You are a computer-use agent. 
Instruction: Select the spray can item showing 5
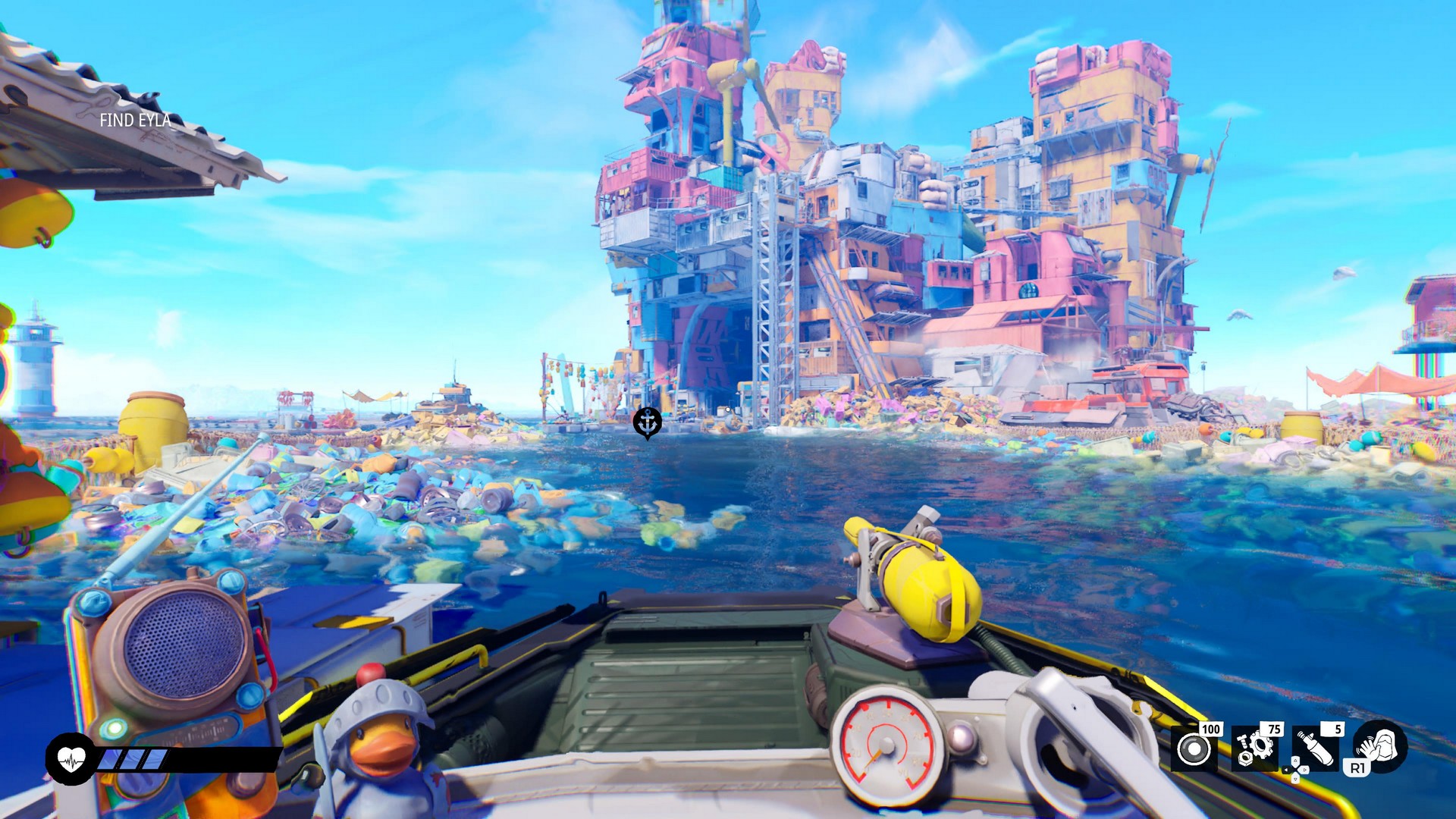coord(1317,746)
